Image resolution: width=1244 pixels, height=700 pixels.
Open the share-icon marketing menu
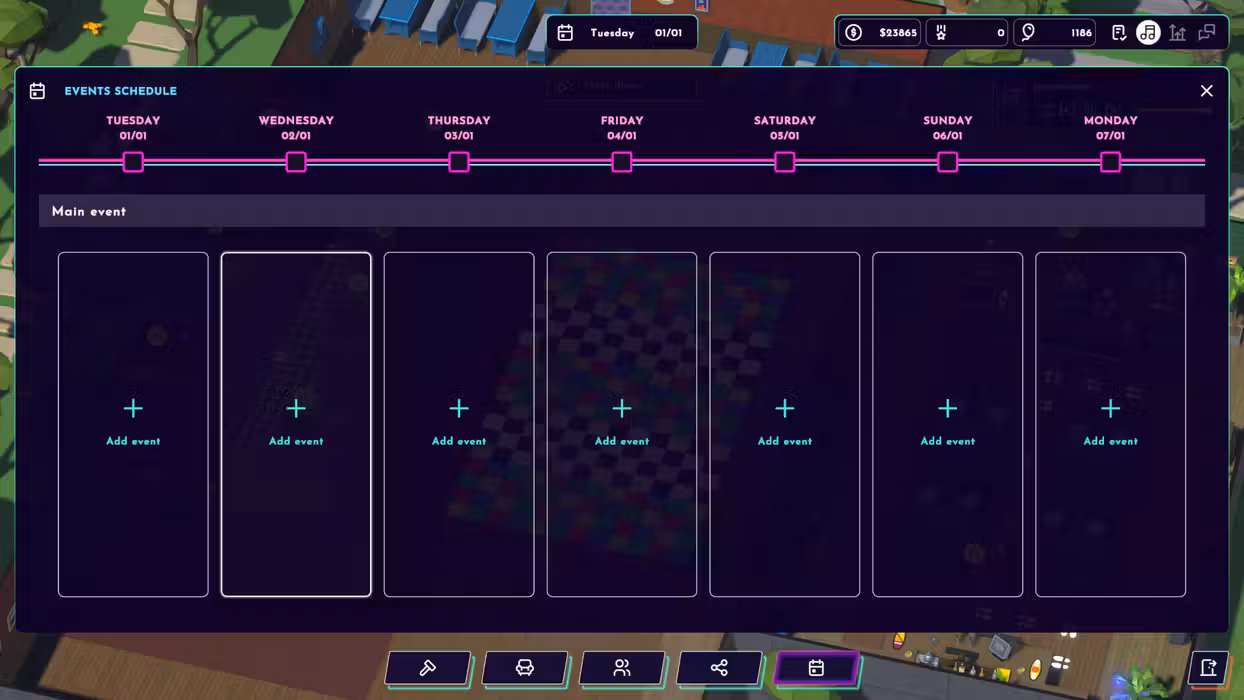click(x=719, y=668)
